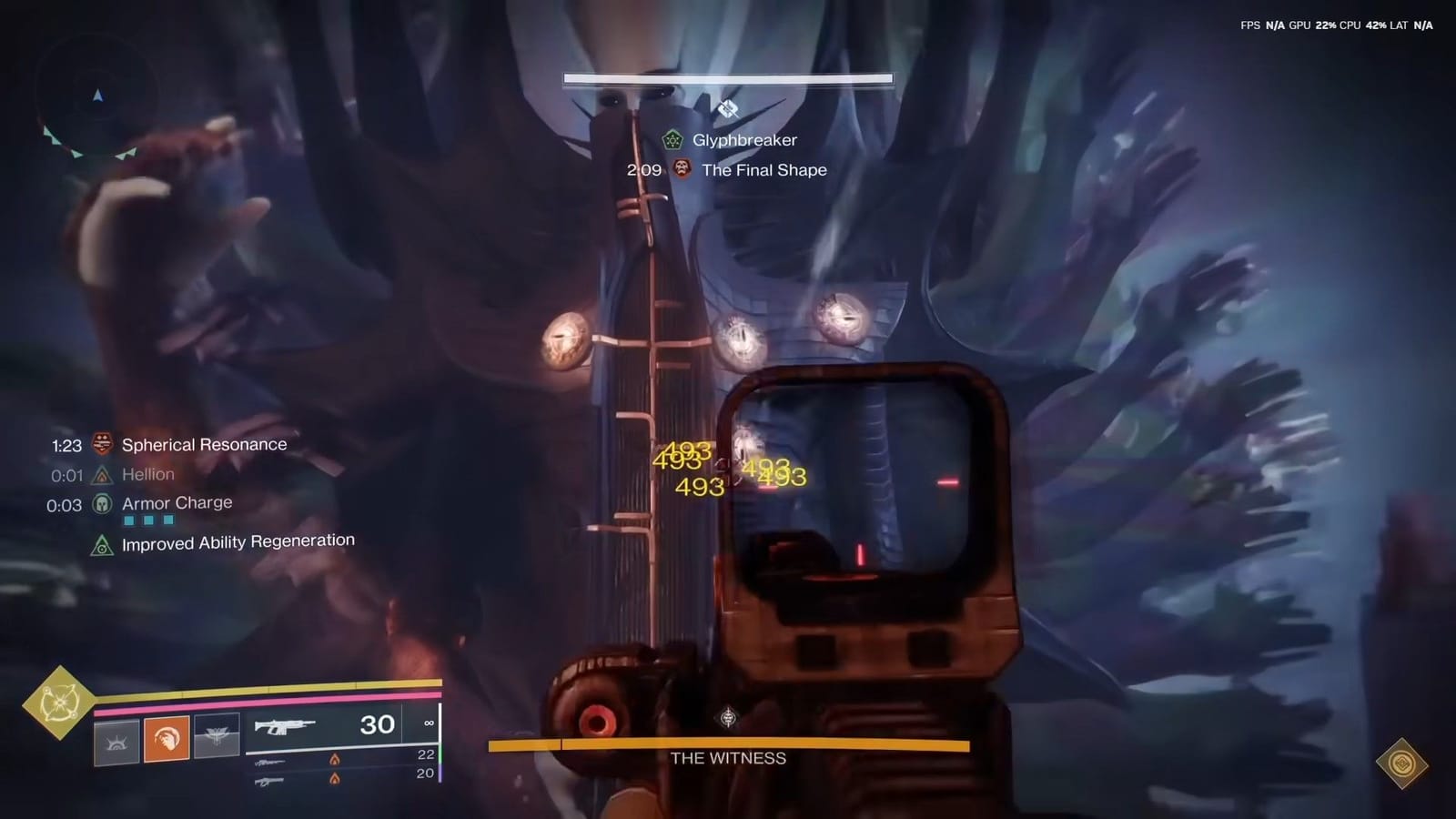Click the THE WITNESS name label

[728, 758]
